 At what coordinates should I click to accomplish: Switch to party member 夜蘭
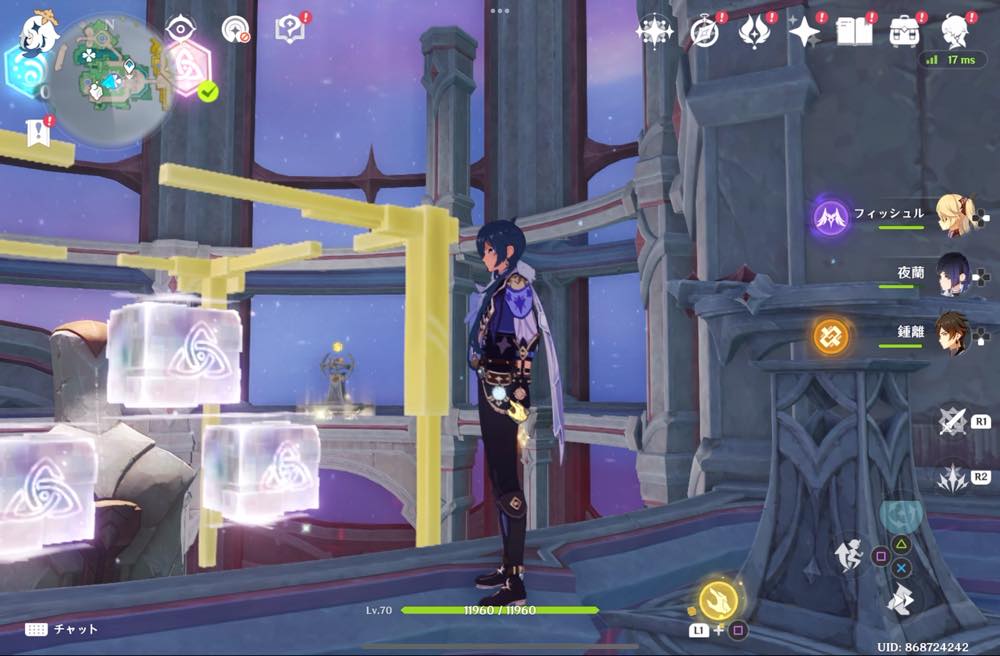point(953,273)
